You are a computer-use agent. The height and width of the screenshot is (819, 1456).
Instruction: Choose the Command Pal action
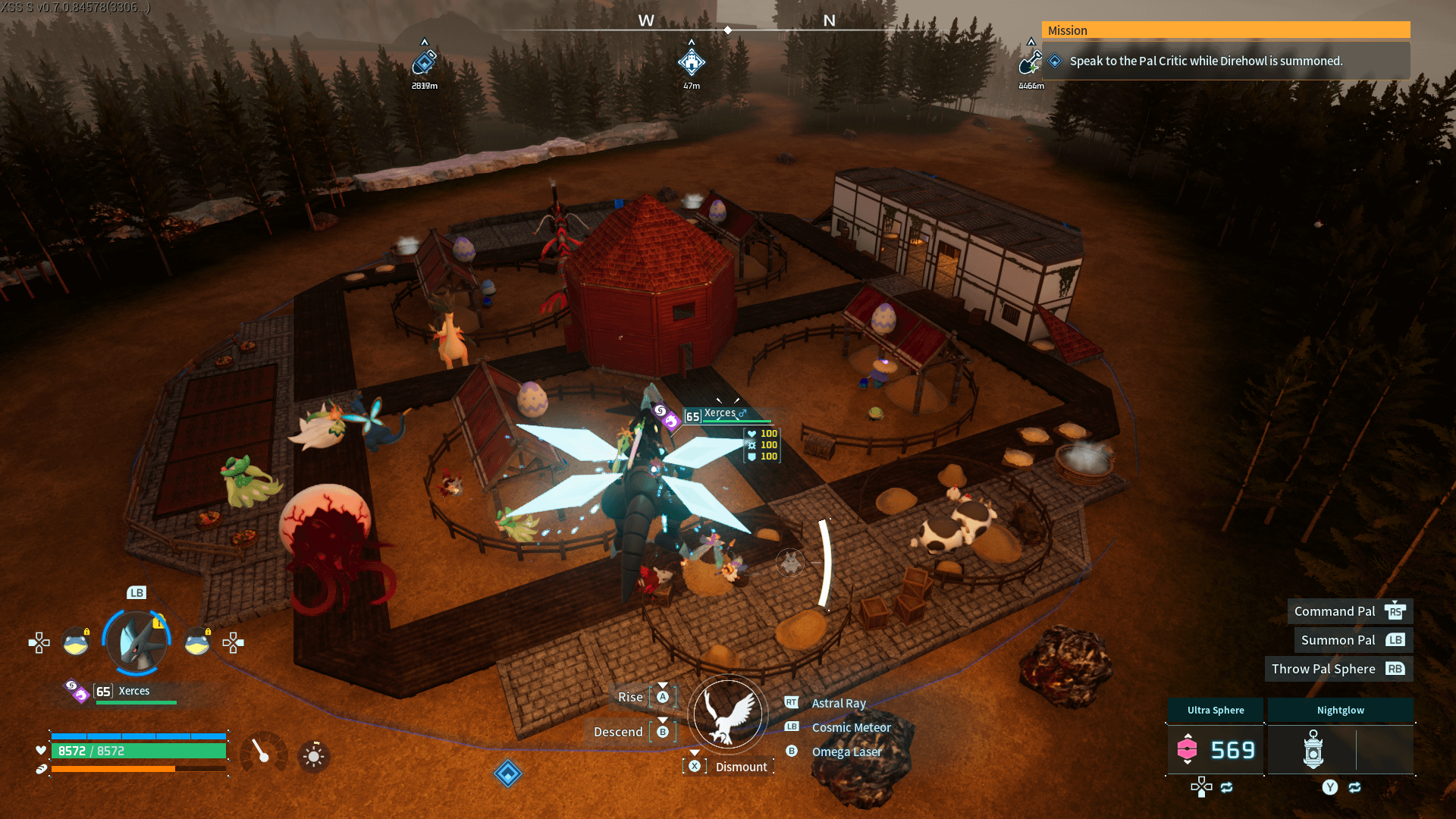tap(1335, 611)
